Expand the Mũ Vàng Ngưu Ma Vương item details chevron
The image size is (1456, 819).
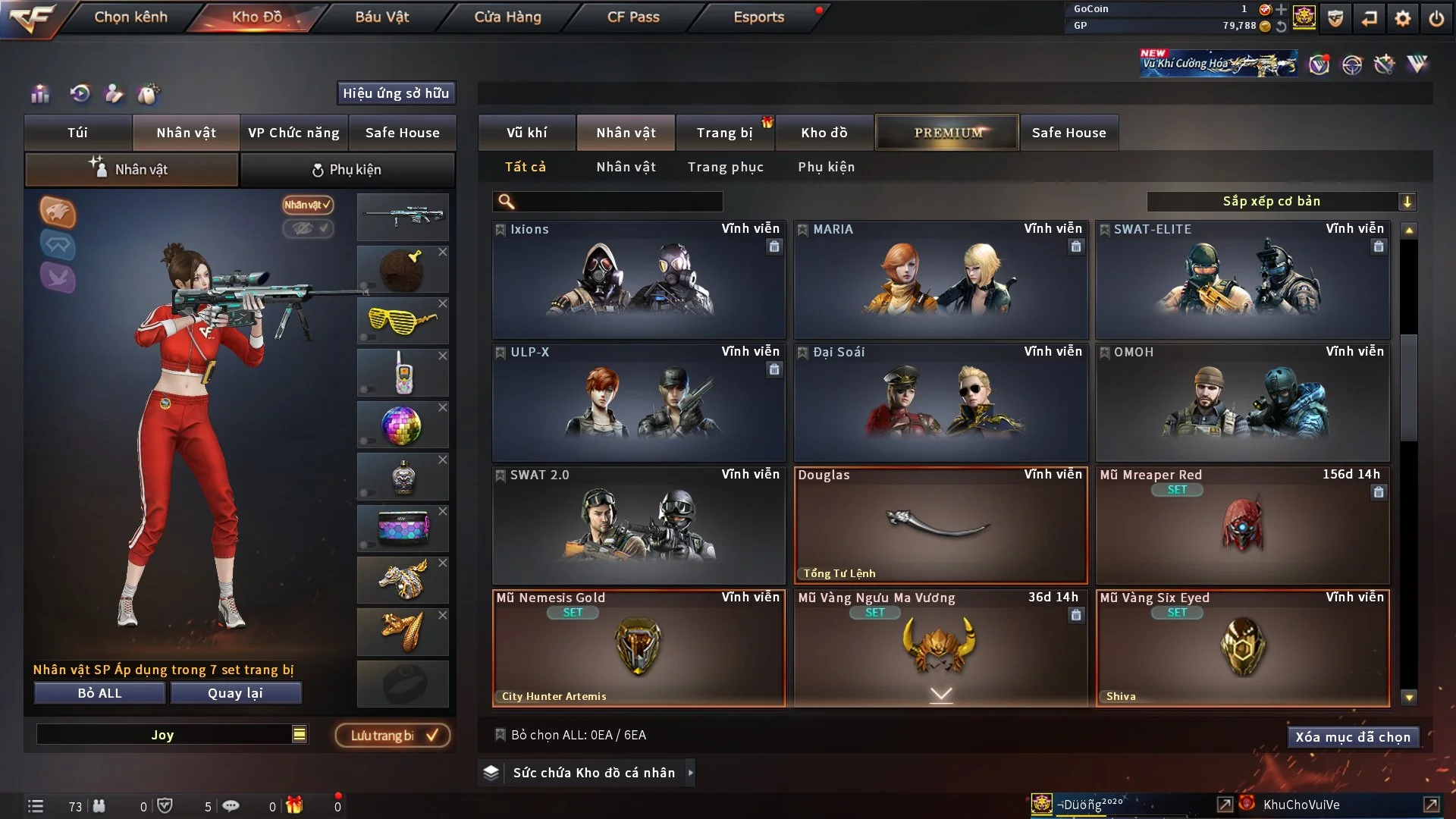click(x=942, y=694)
